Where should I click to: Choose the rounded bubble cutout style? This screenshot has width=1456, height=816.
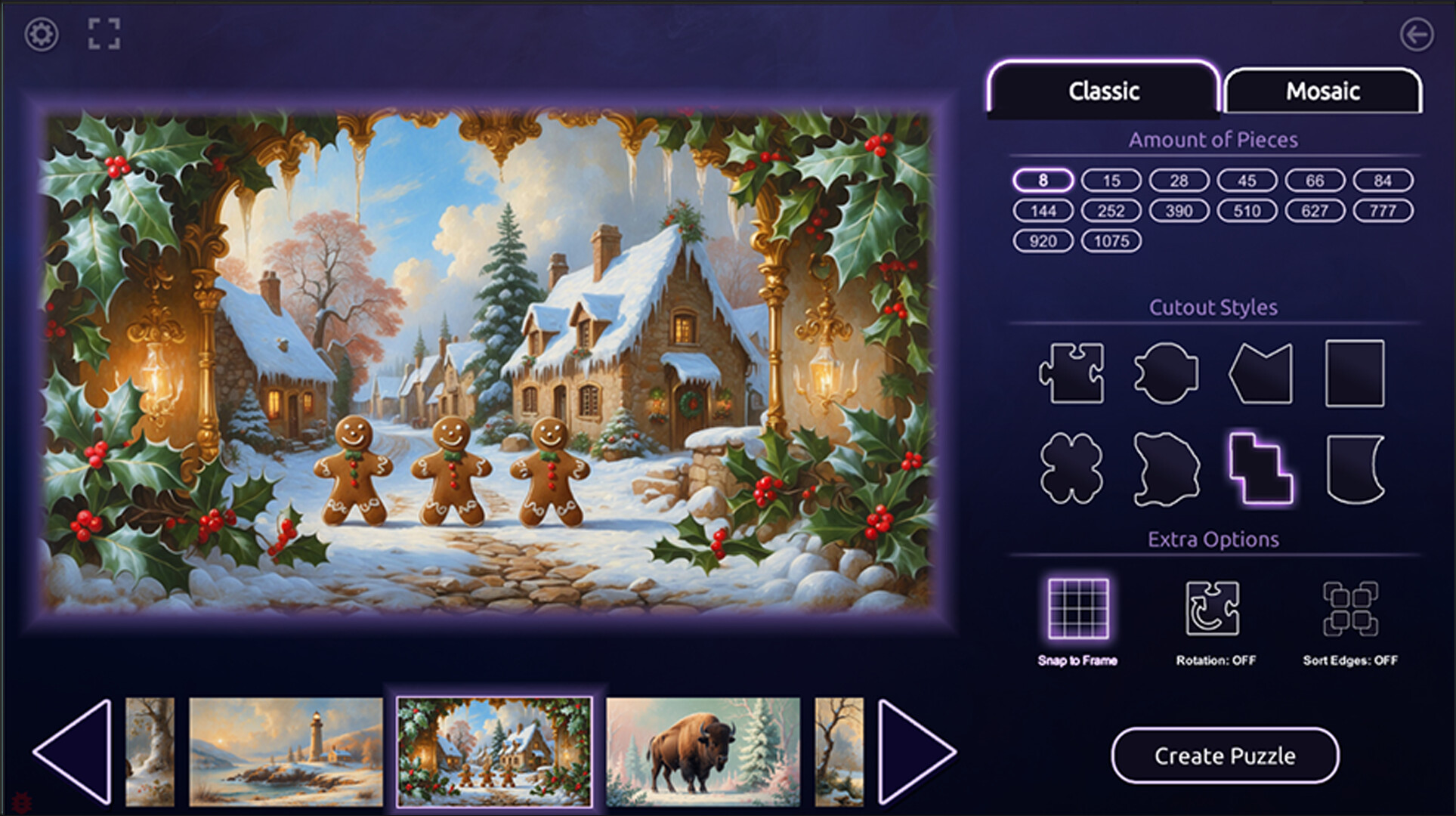tap(1167, 373)
